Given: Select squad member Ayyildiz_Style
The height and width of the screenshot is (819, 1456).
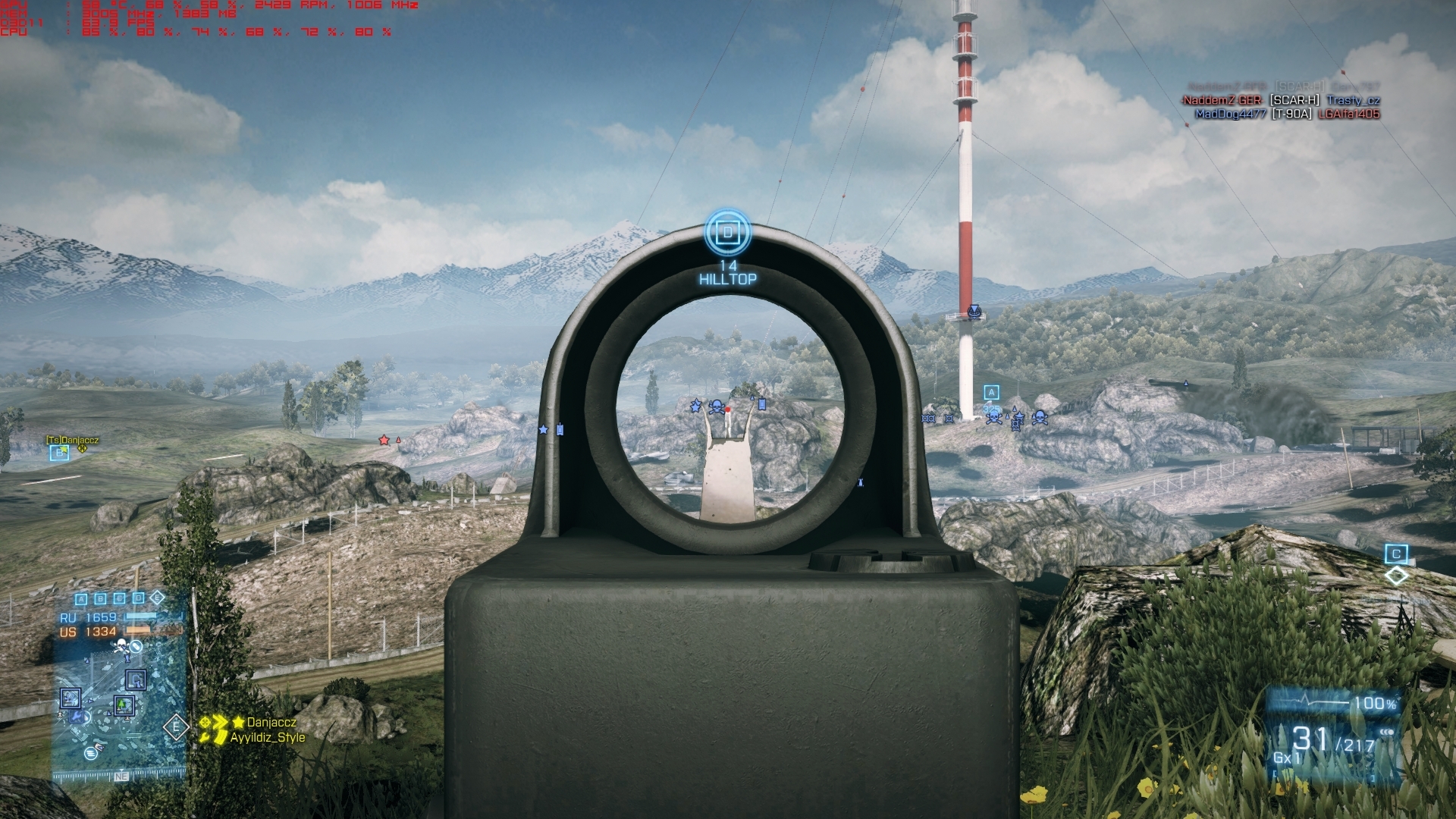Looking at the screenshot, I should point(267,737).
